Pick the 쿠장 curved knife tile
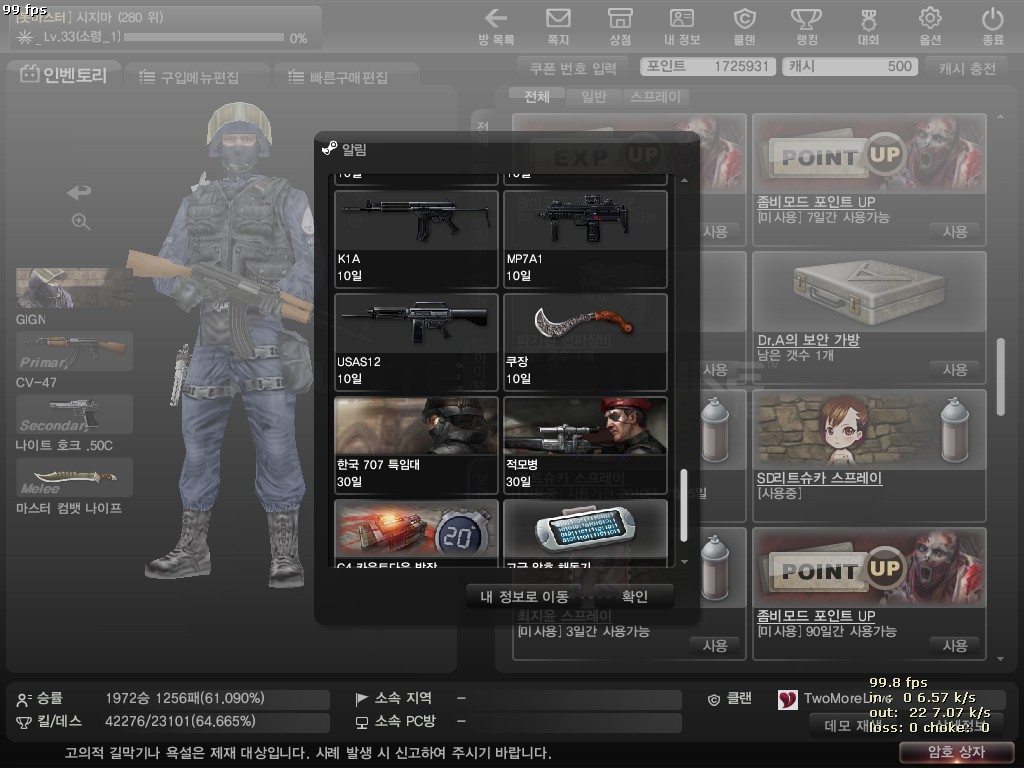 coord(585,341)
